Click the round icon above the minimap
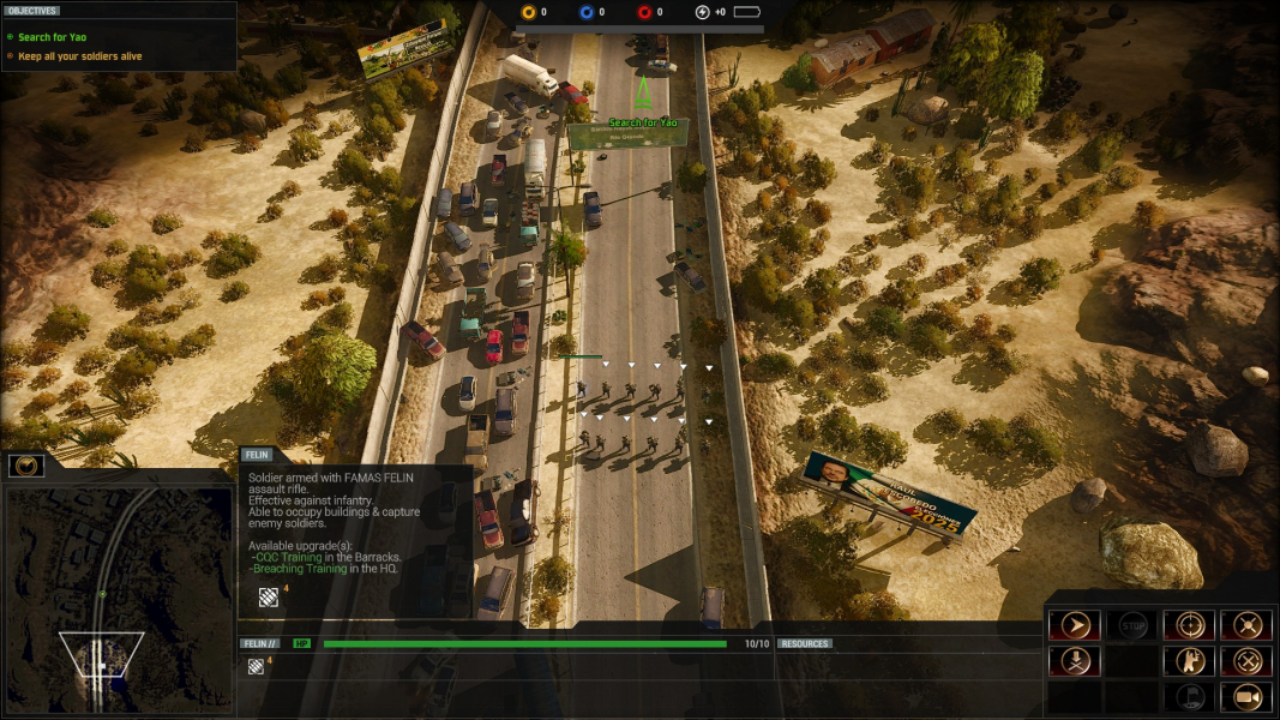1280x720 pixels. tap(26, 465)
